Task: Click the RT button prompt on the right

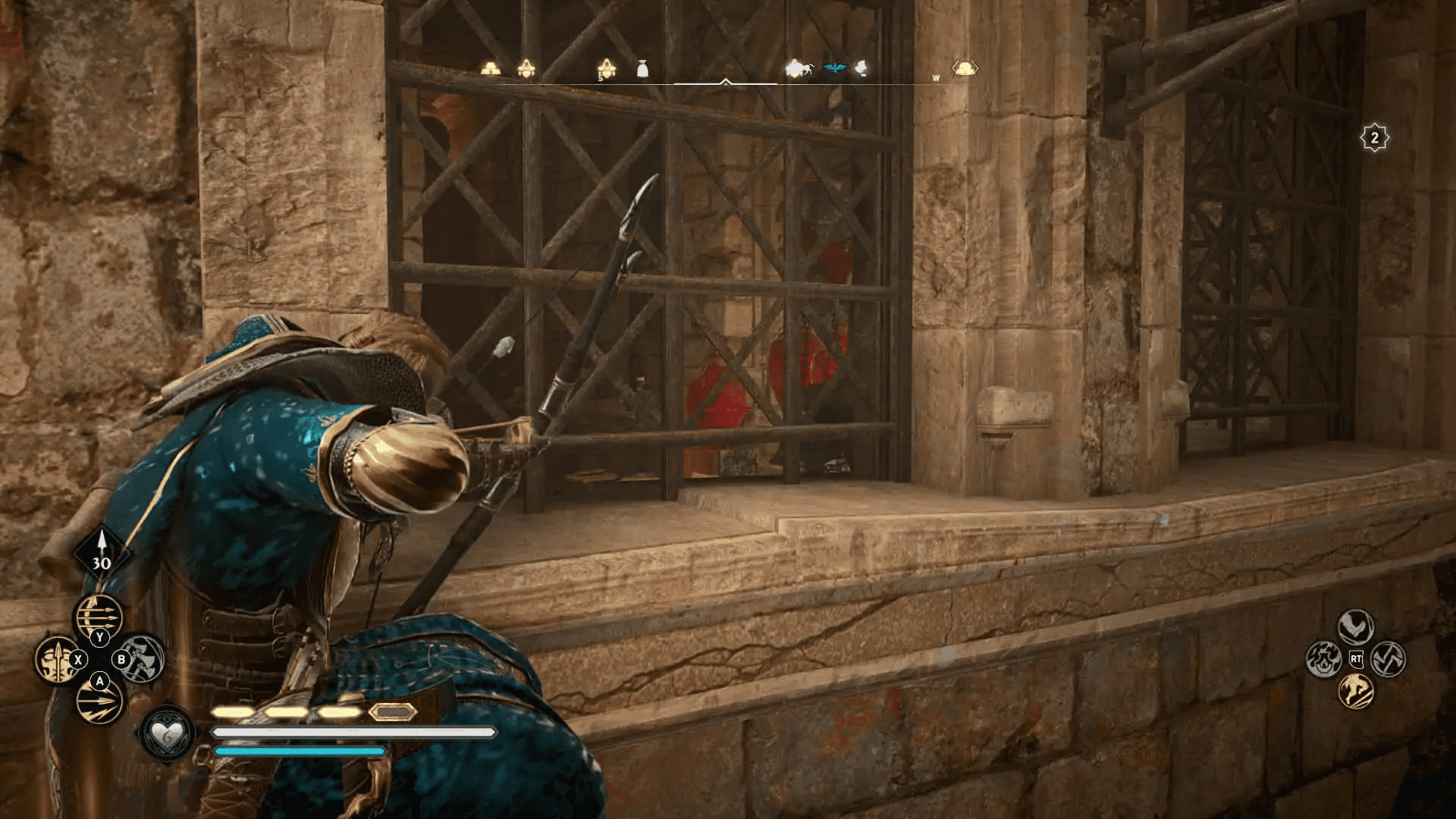Action: coord(1357,659)
